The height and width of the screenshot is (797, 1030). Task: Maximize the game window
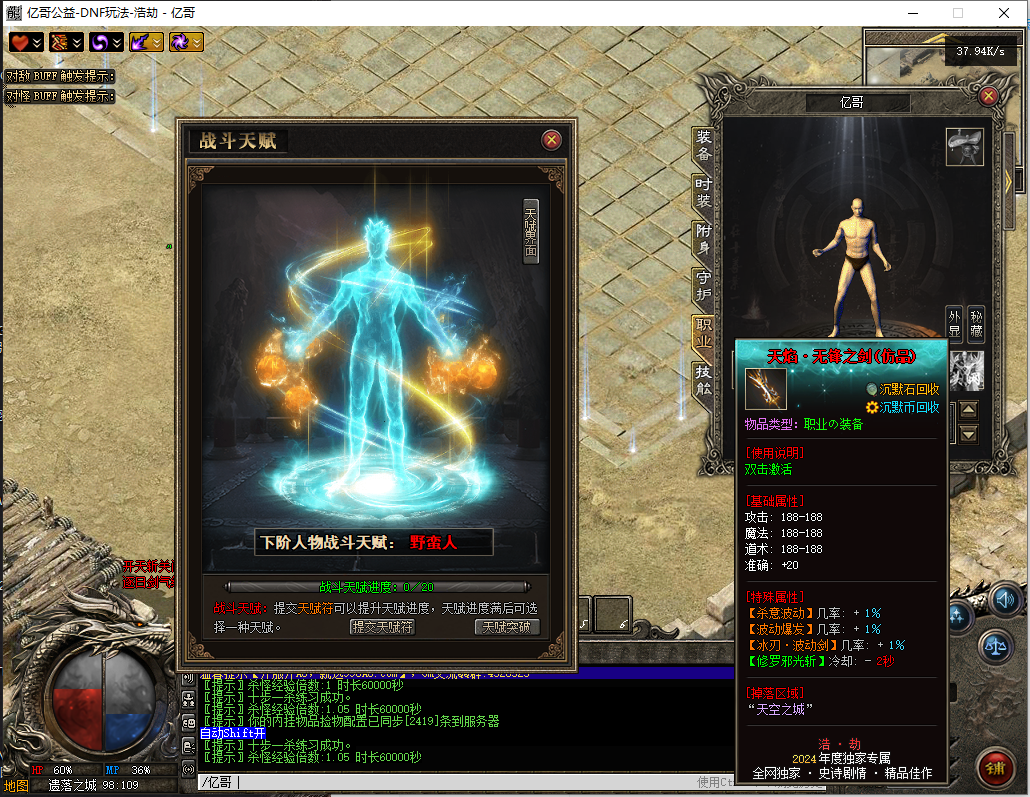[957, 13]
